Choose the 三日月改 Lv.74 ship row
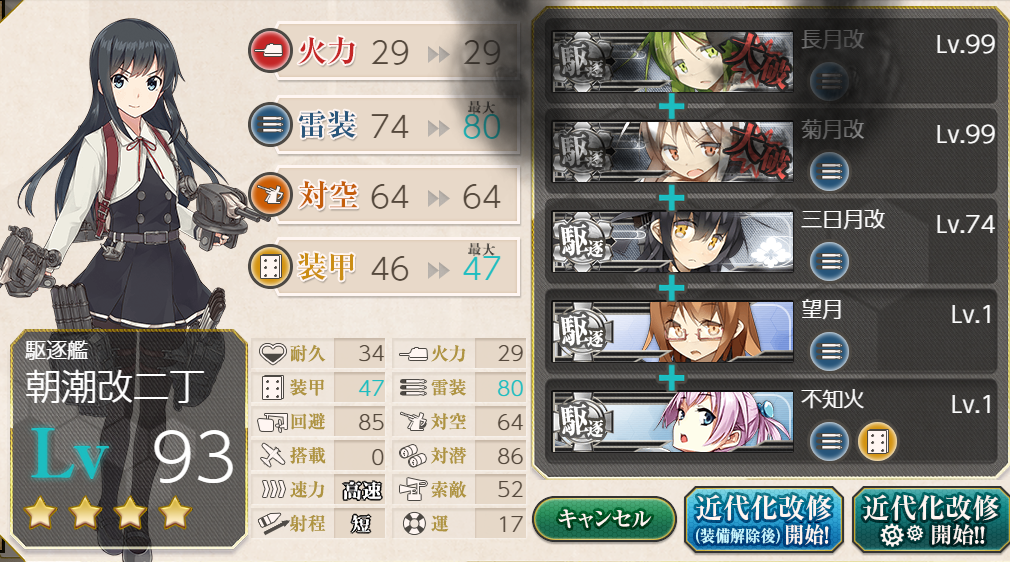 [770, 244]
